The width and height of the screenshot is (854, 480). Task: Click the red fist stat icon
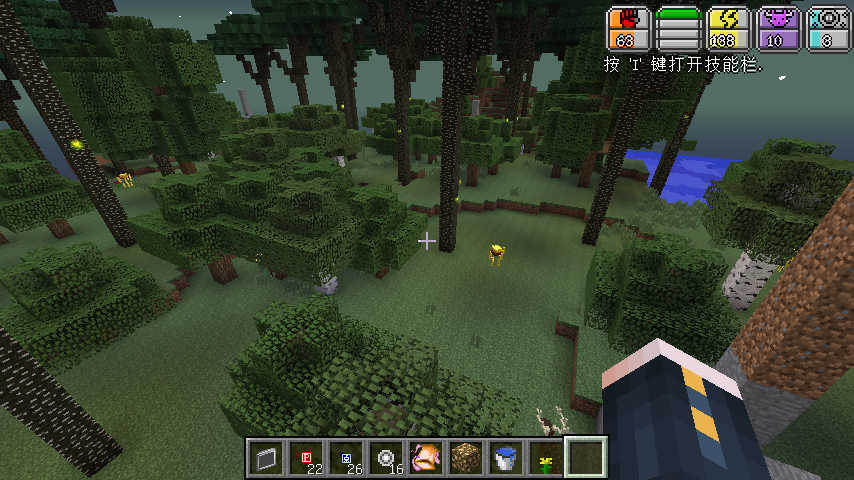coord(628,20)
